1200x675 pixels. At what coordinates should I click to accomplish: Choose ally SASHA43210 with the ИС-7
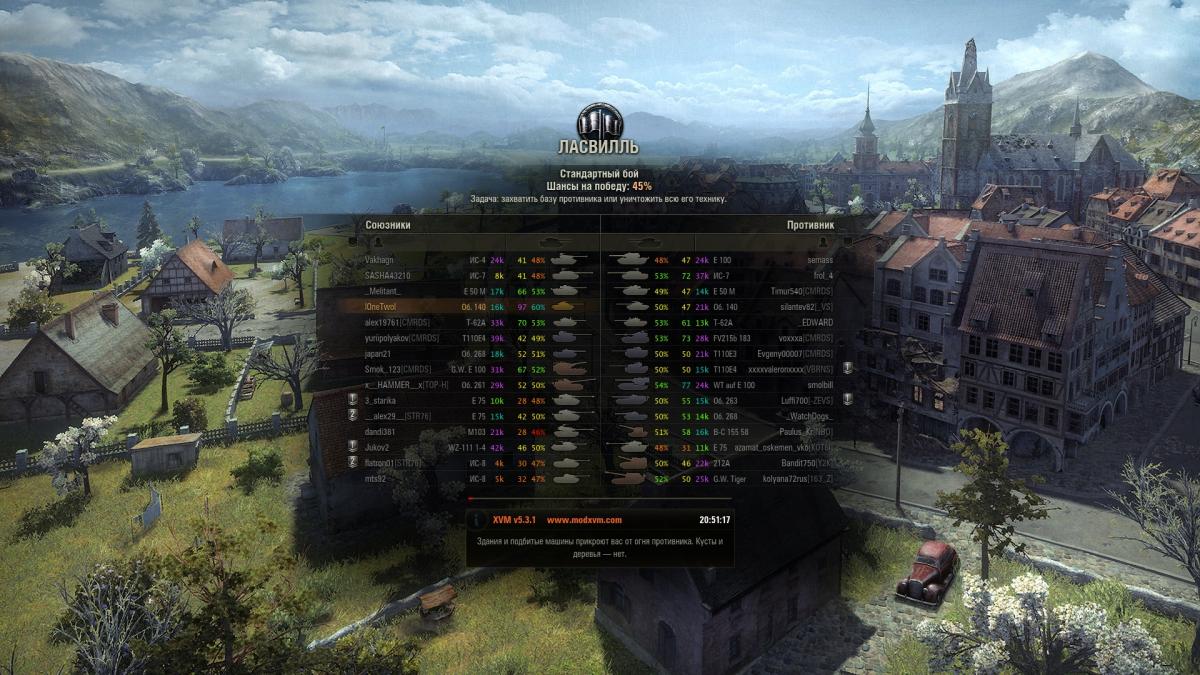pos(387,275)
